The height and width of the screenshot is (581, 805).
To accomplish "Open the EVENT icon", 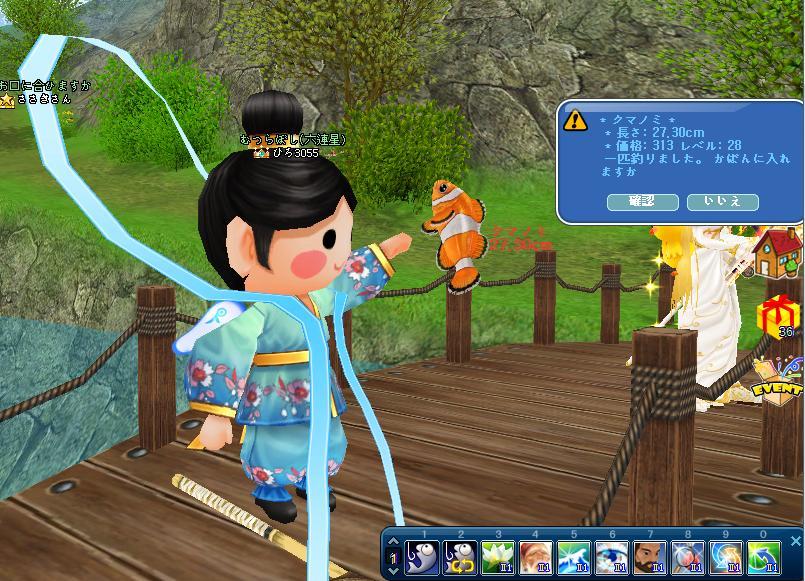I will click(780, 380).
